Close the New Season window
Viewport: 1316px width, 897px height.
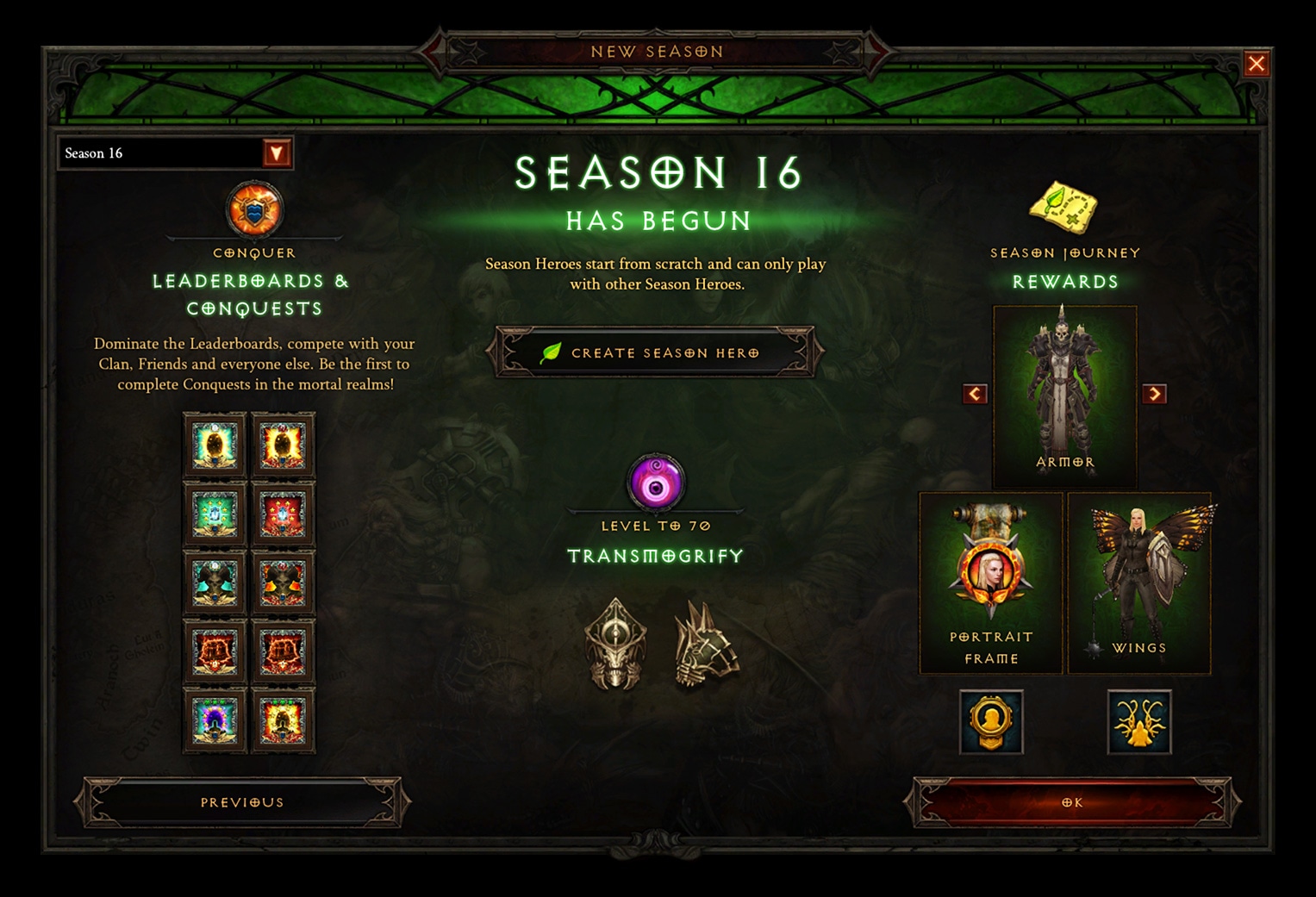1257,63
